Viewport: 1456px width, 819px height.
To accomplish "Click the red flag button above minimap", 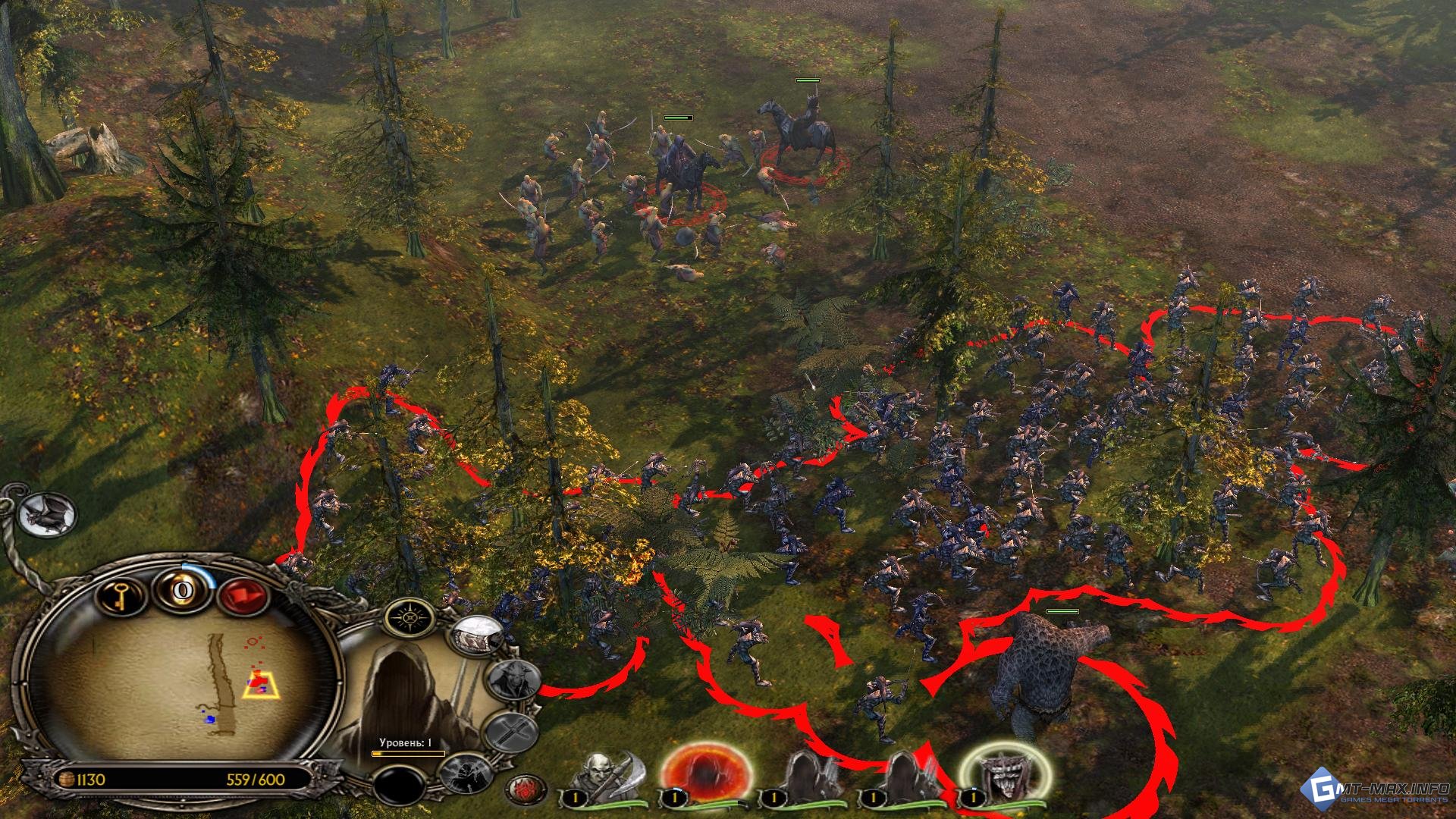I will 244,595.
